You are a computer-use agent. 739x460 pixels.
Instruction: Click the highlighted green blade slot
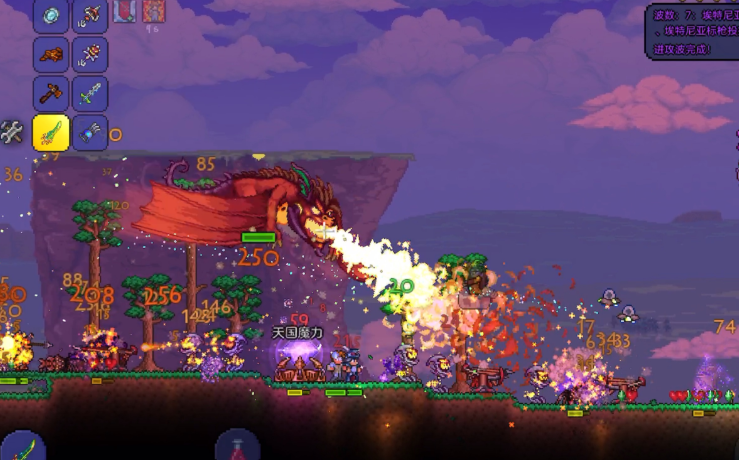pyautogui.click(x=51, y=133)
